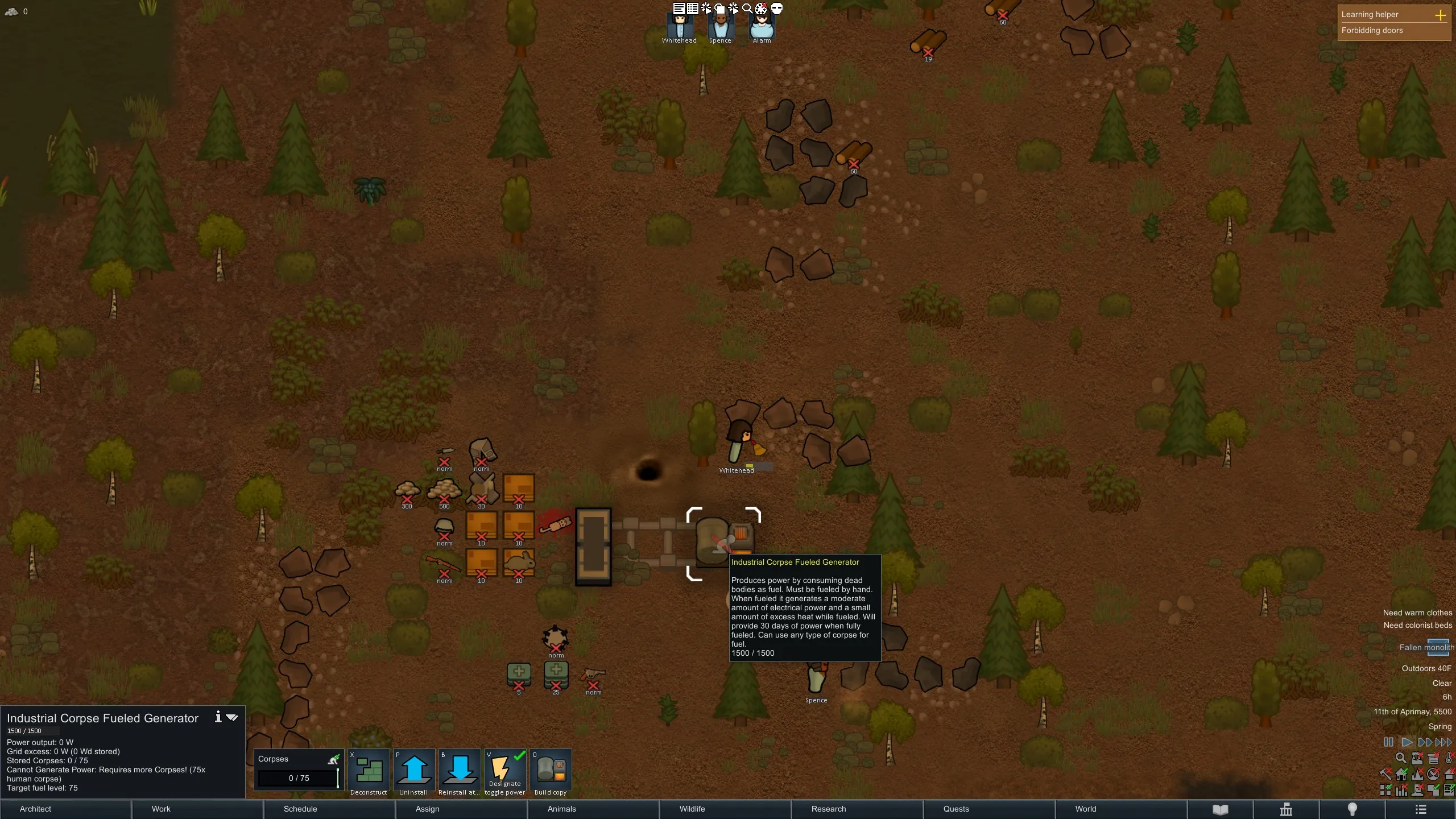Toggle the Designate toggle power command
Viewport: 1456px width, 819px height.
point(505,772)
